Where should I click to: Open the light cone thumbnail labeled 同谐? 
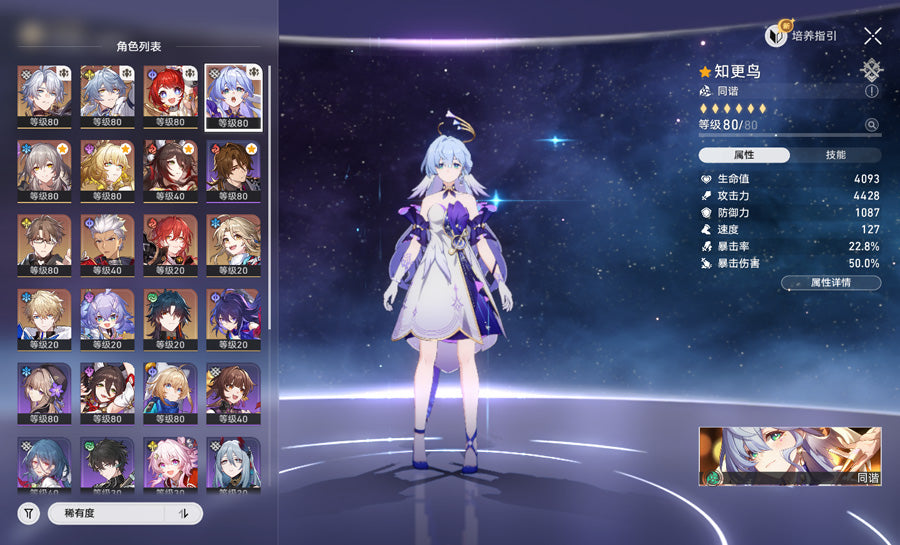790,457
